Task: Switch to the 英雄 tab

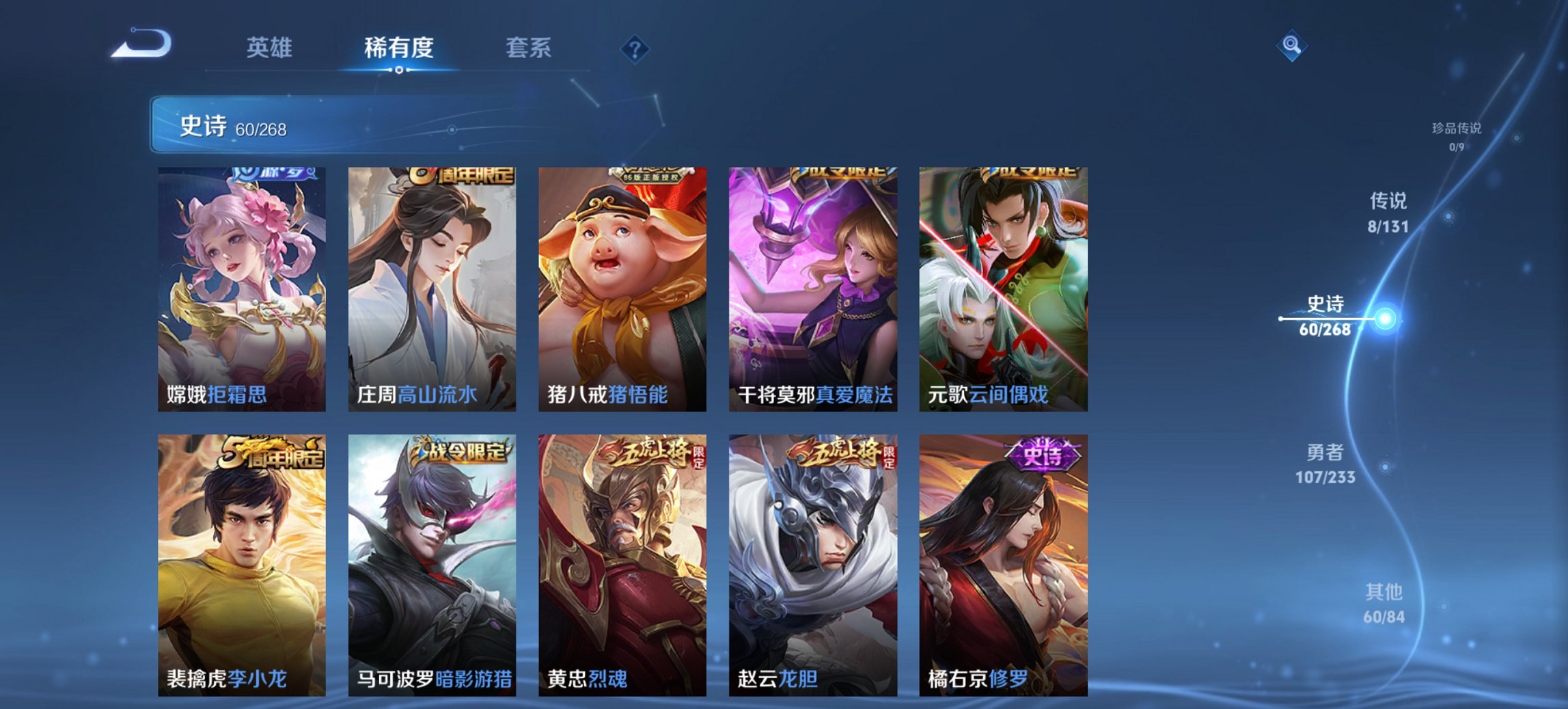Action: (271, 48)
